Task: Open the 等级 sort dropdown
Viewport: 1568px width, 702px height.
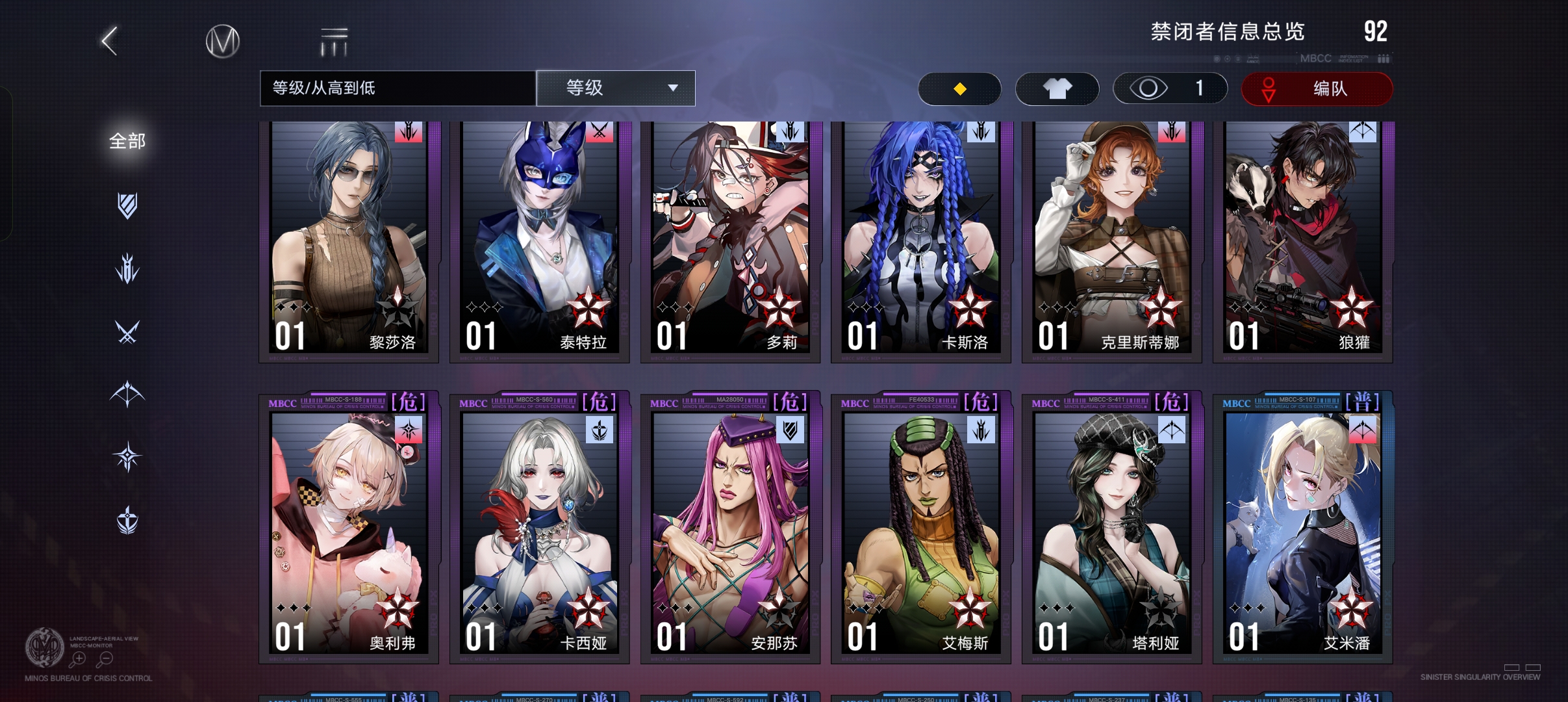Action: [x=616, y=88]
